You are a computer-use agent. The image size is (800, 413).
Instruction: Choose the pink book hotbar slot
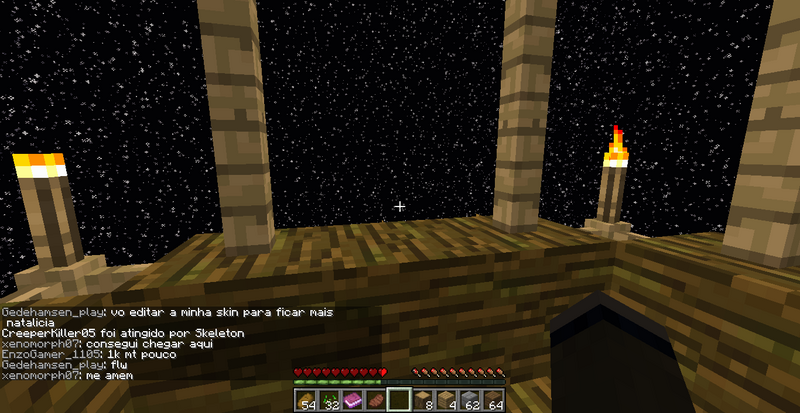point(352,401)
